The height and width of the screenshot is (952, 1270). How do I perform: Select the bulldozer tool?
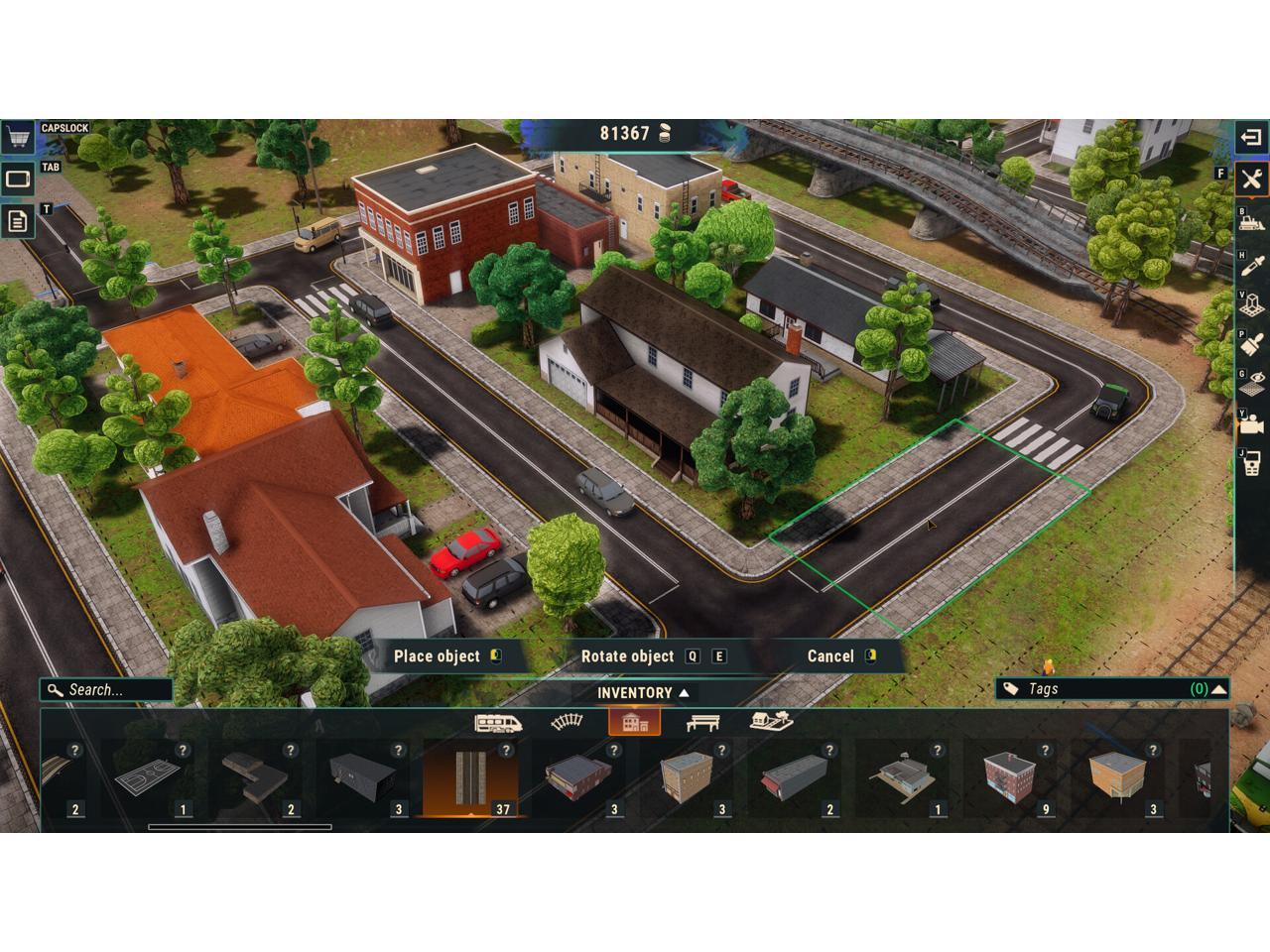click(1251, 221)
